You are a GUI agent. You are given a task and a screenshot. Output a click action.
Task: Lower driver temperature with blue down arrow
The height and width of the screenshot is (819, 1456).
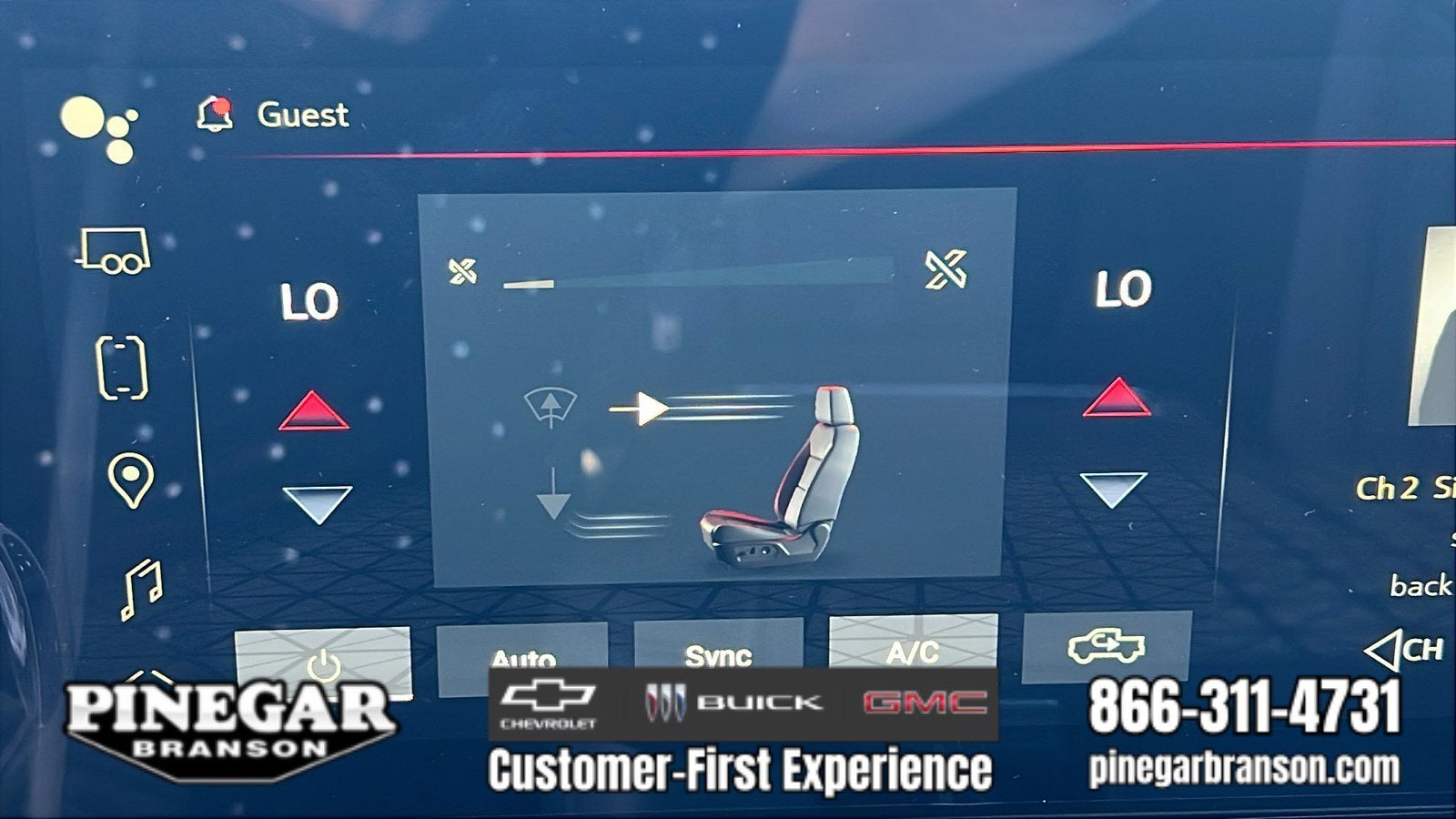pos(317,503)
